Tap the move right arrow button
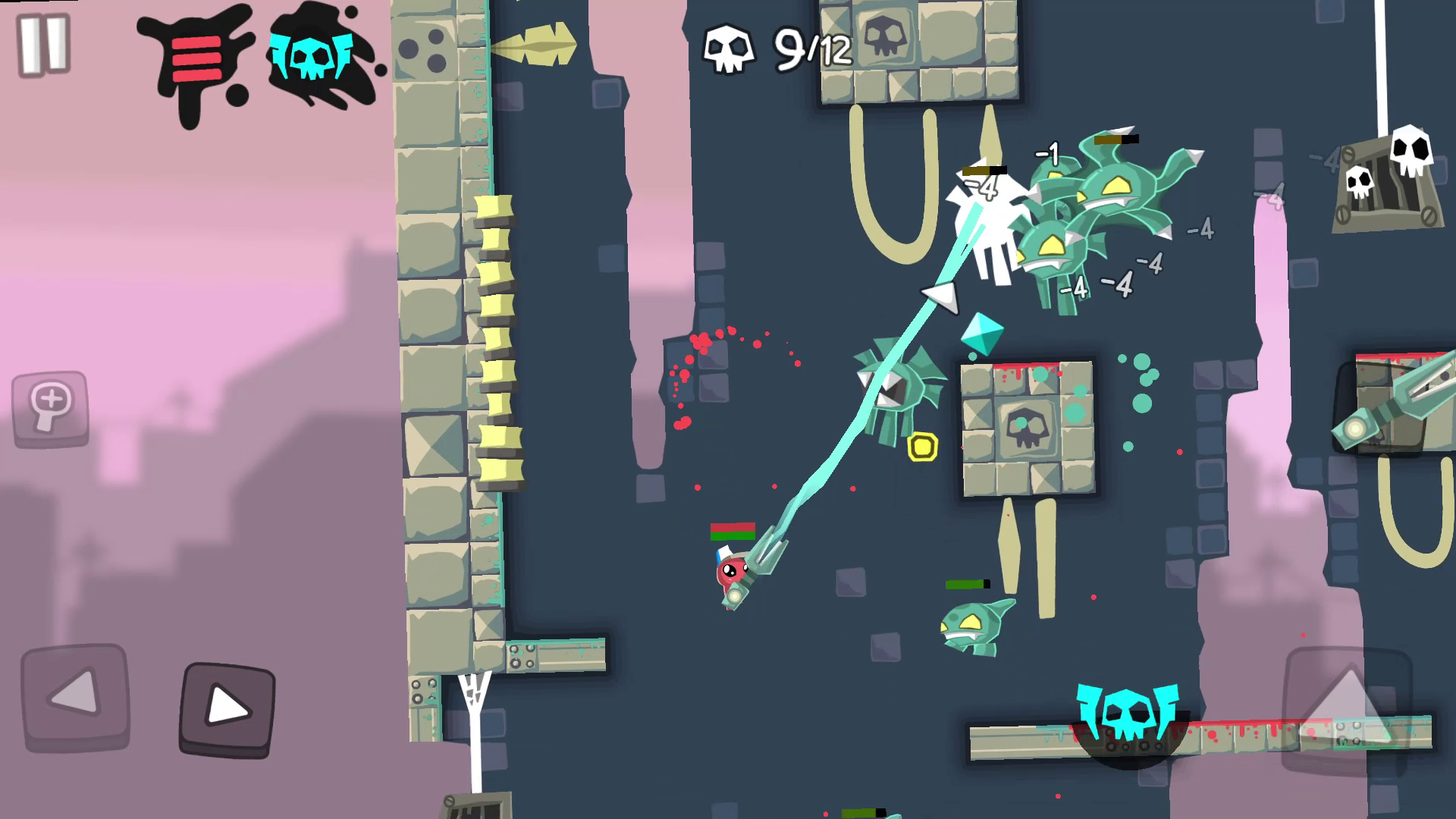Screen dimensions: 1456x819 (x=227, y=708)
